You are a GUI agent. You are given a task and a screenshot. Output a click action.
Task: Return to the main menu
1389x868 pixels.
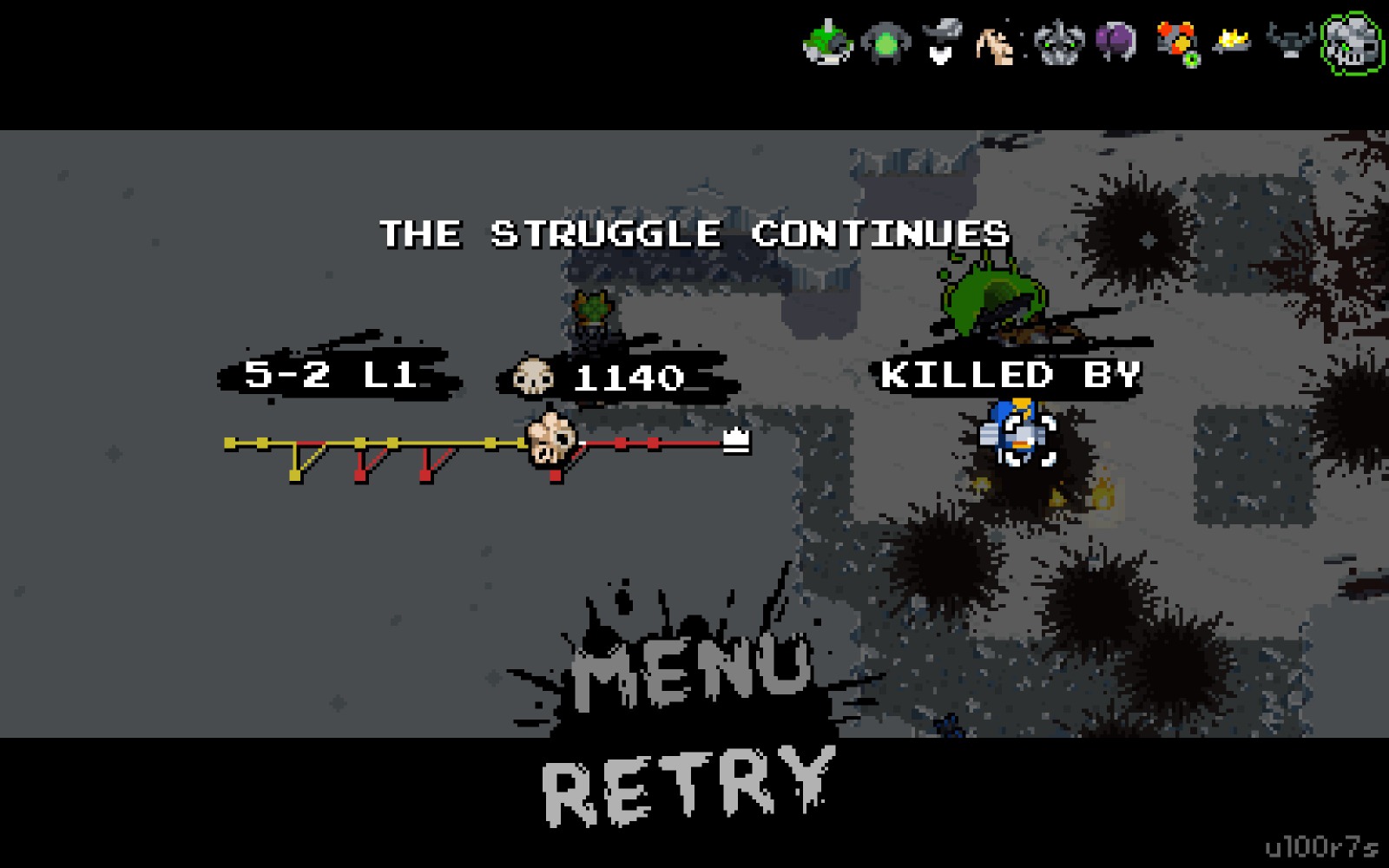691,671
